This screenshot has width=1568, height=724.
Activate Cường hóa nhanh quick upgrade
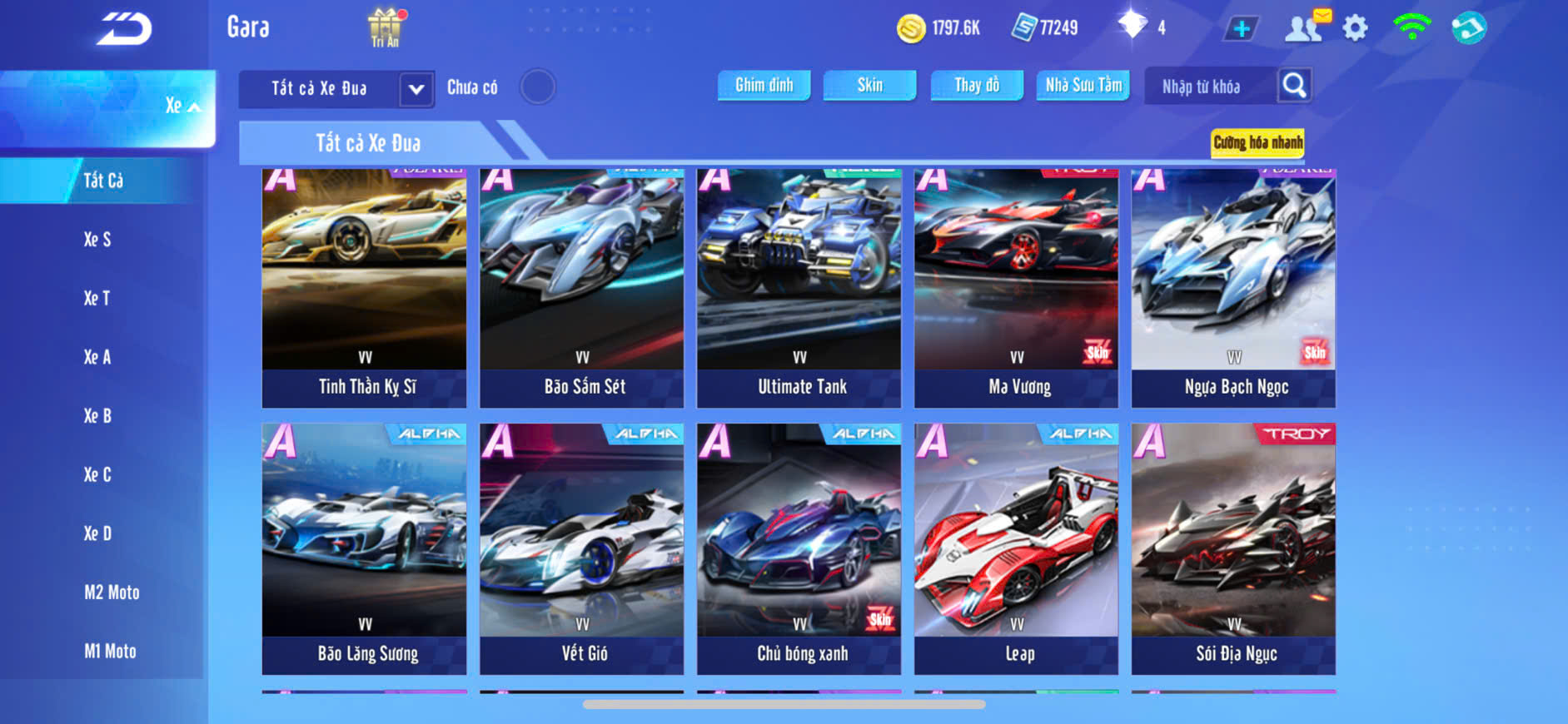pos(1257,142)
